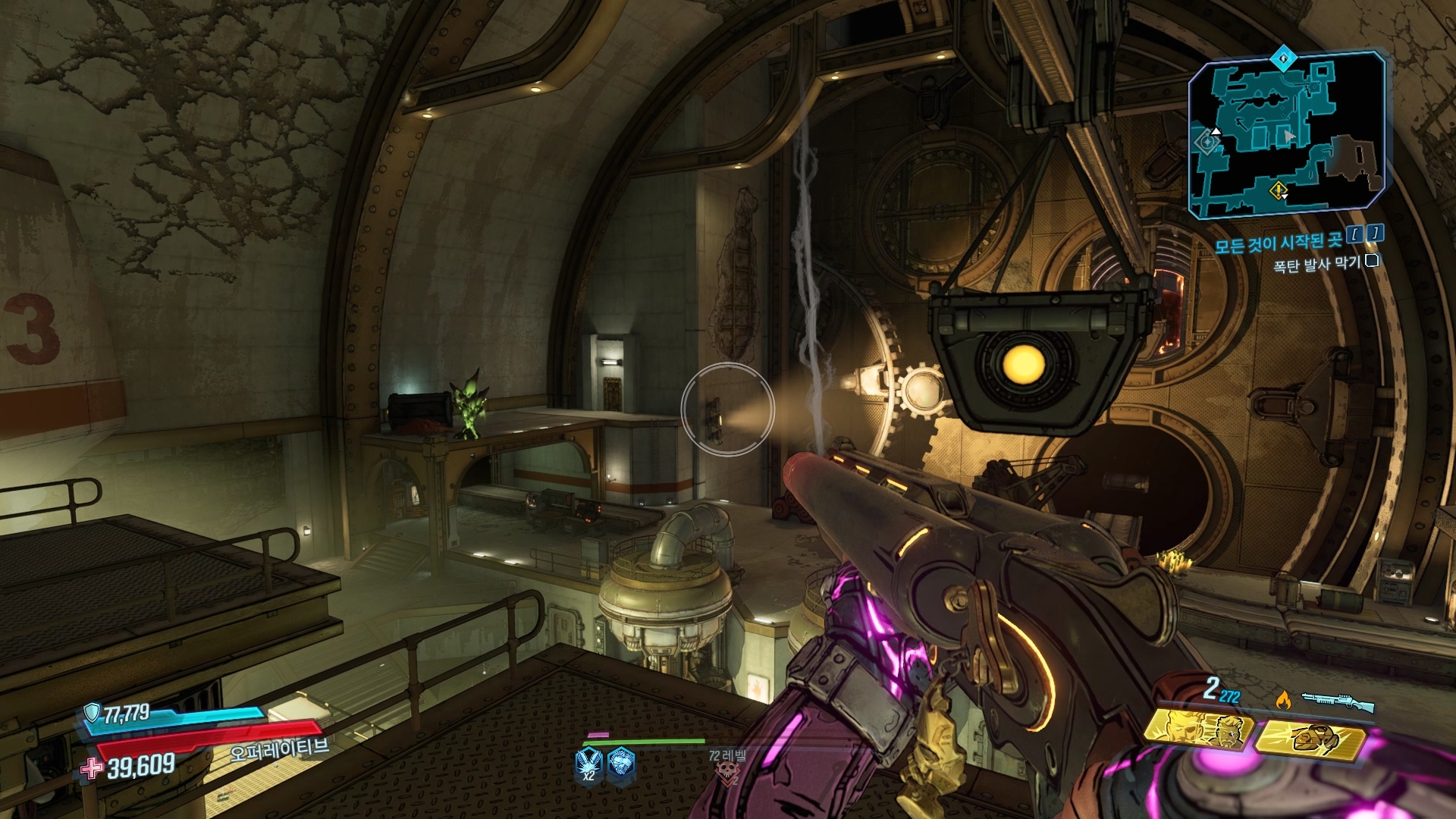Screen dimensions: 1456x819
Task: Select the '폭탄 발사 막기' objective entry
Action: pyautogui.click(x=1316, y=264)
